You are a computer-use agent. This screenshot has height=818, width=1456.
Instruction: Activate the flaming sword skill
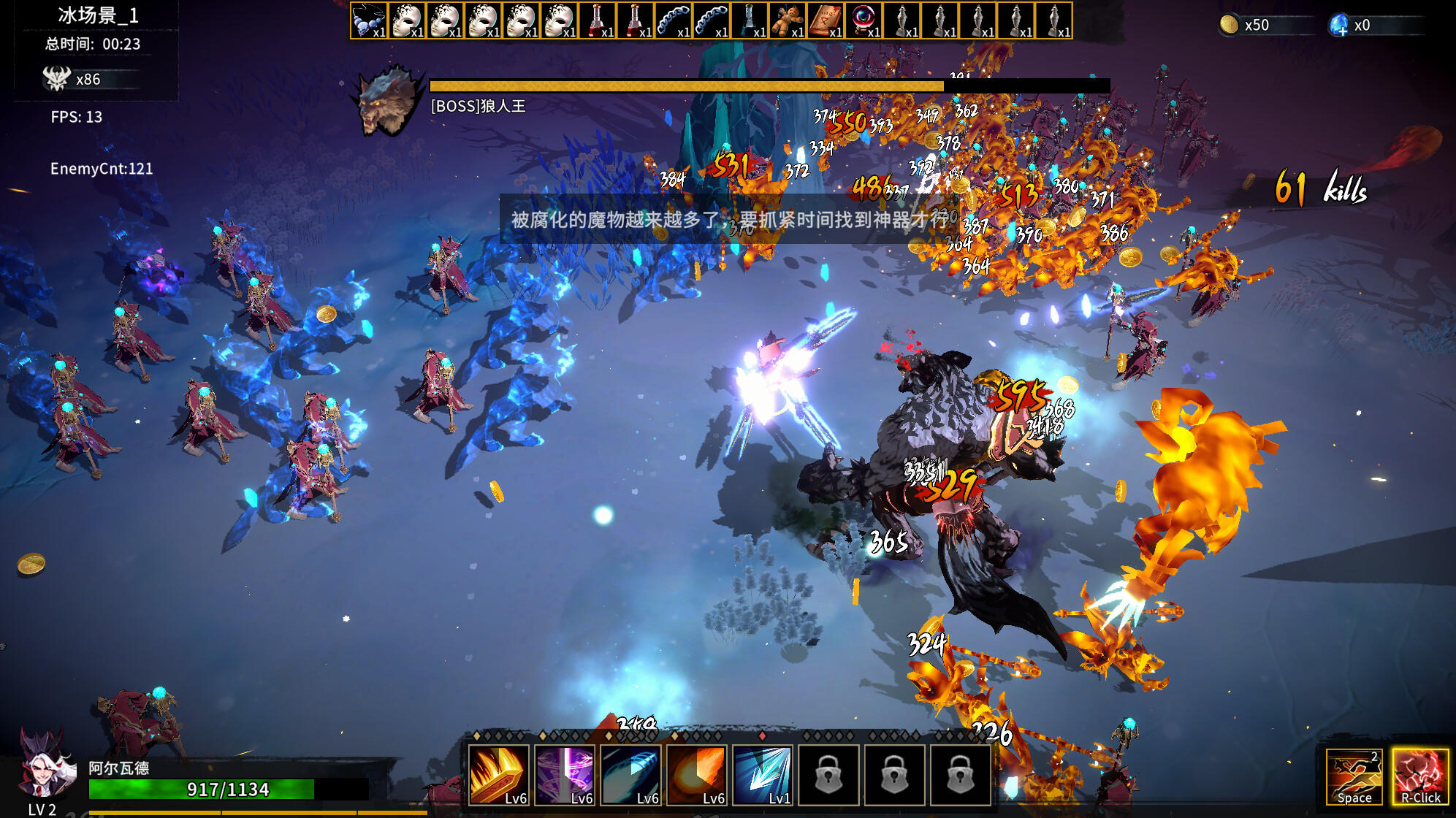[499, 775]
